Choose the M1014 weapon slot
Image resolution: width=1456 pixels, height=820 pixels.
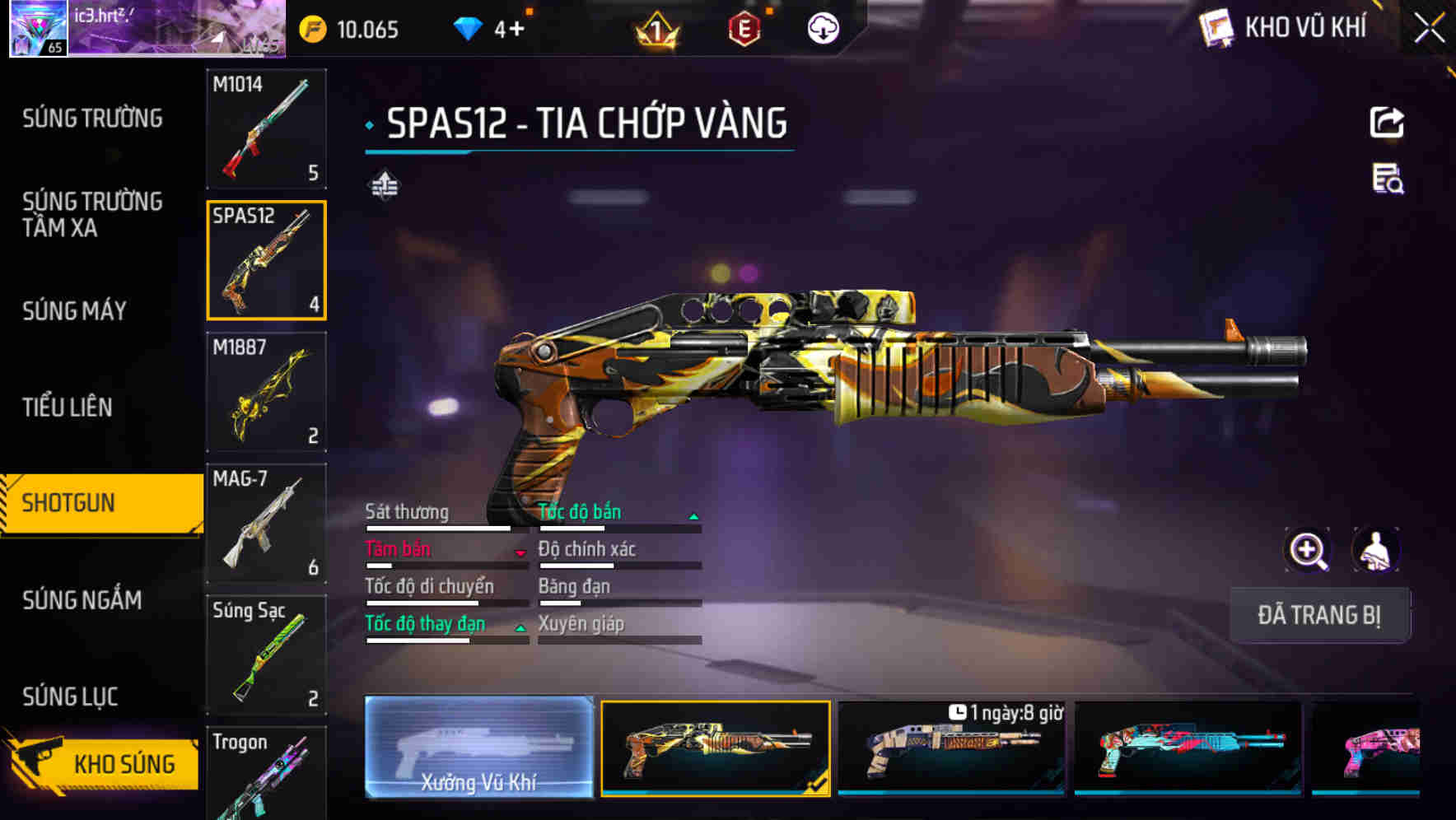click(x=266, y=128)
